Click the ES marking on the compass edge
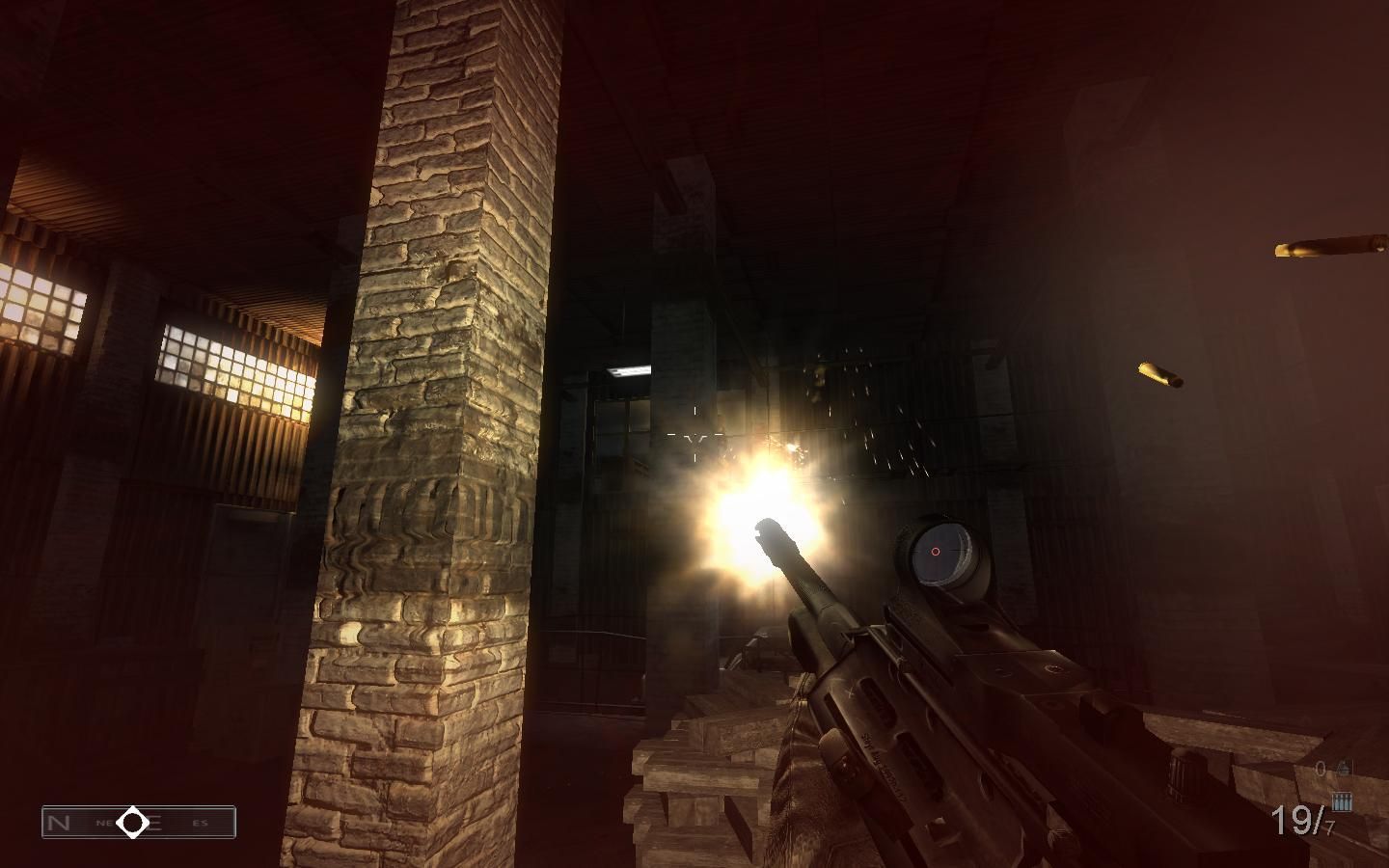 pyautogui.click(x=201, y=822)
